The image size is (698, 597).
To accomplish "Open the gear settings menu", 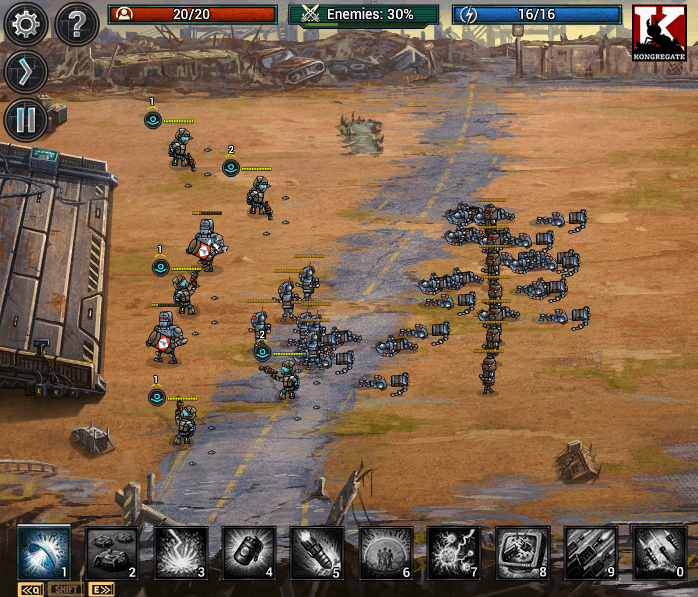I will [25, 24].
